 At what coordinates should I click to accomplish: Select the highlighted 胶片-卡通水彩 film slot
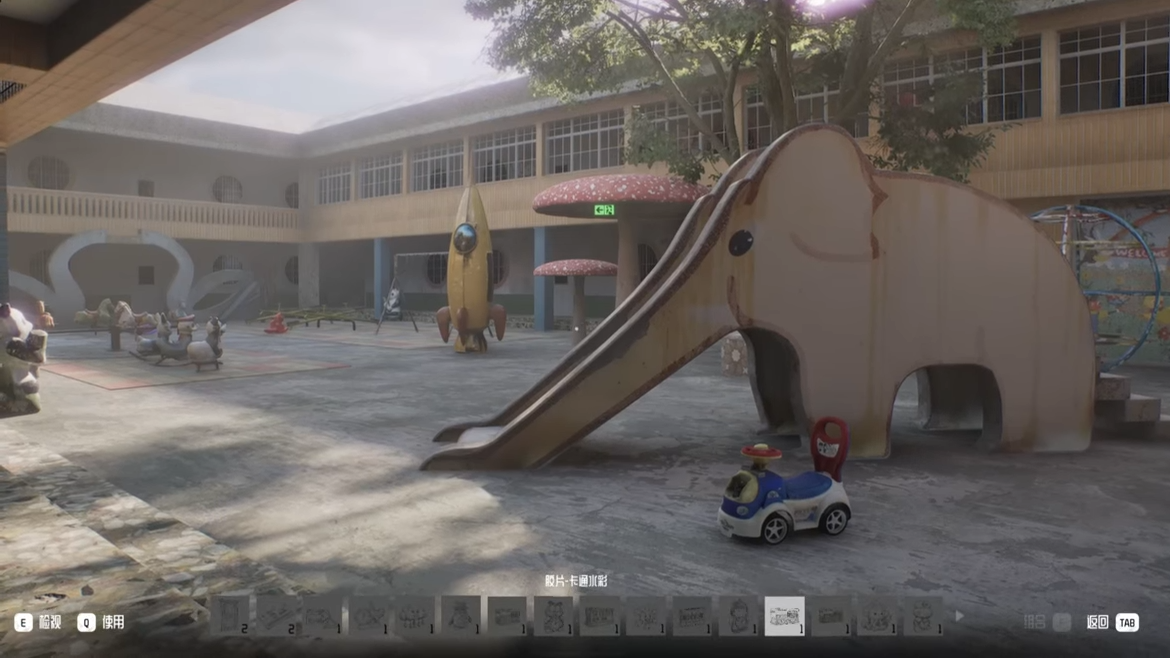[x=784, y=617]
